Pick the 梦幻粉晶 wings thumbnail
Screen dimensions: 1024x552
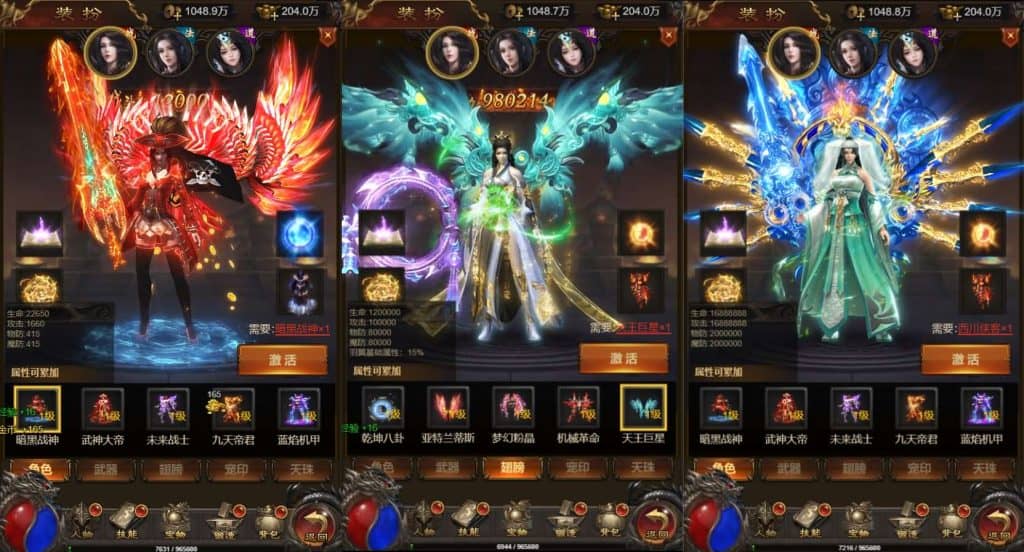pyautogui.click(x=512, y=408)
